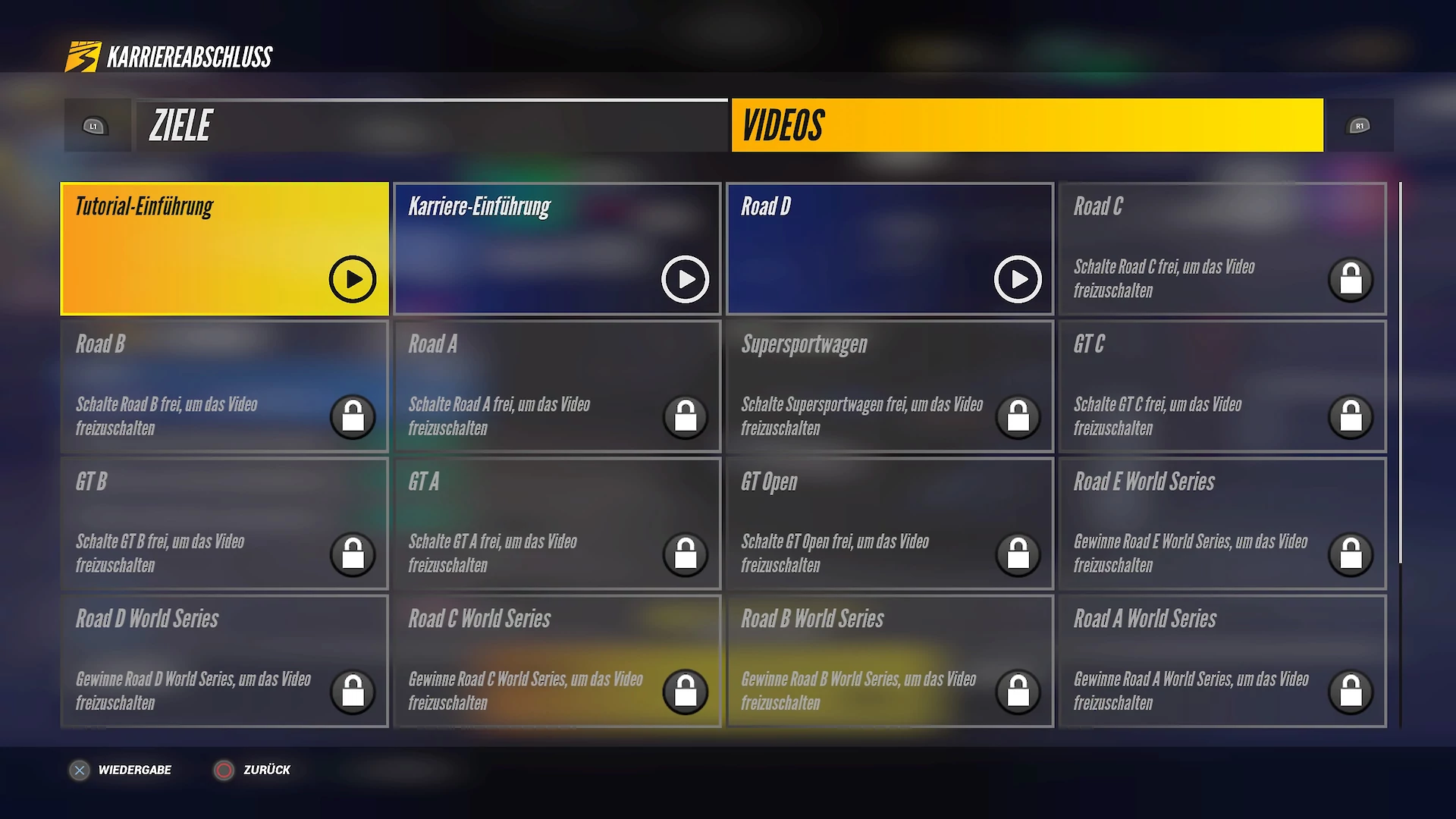Image resolution: width=1456 pixels, height=819 pixels.
Task: Select the Road E World Series tile
Action: click(1222, 523)
